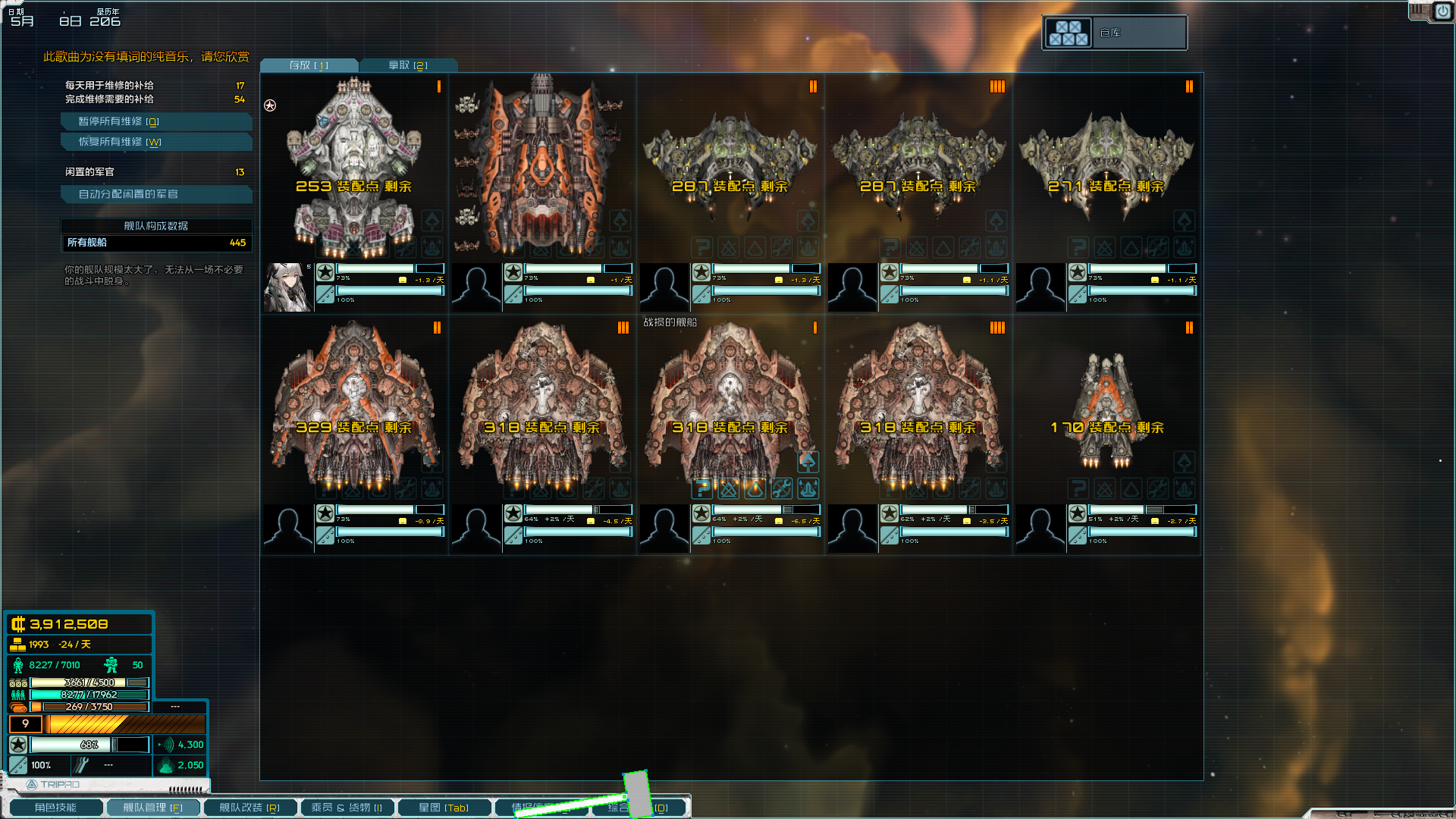Select the 所有舰船 row in fleet data
Screen dimensions: 1456x819
155,243
